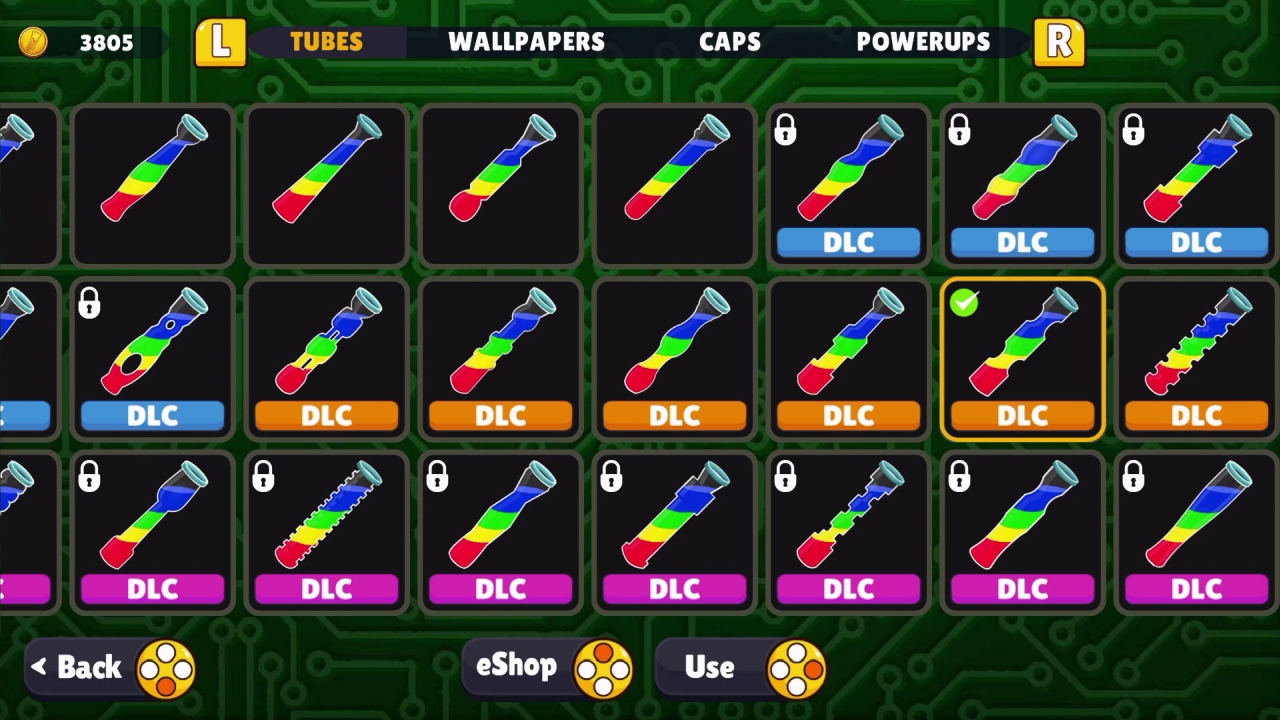The image size is (1280, 720).
Task: Open the POWERUPS tab
Action: coord(923,42)
